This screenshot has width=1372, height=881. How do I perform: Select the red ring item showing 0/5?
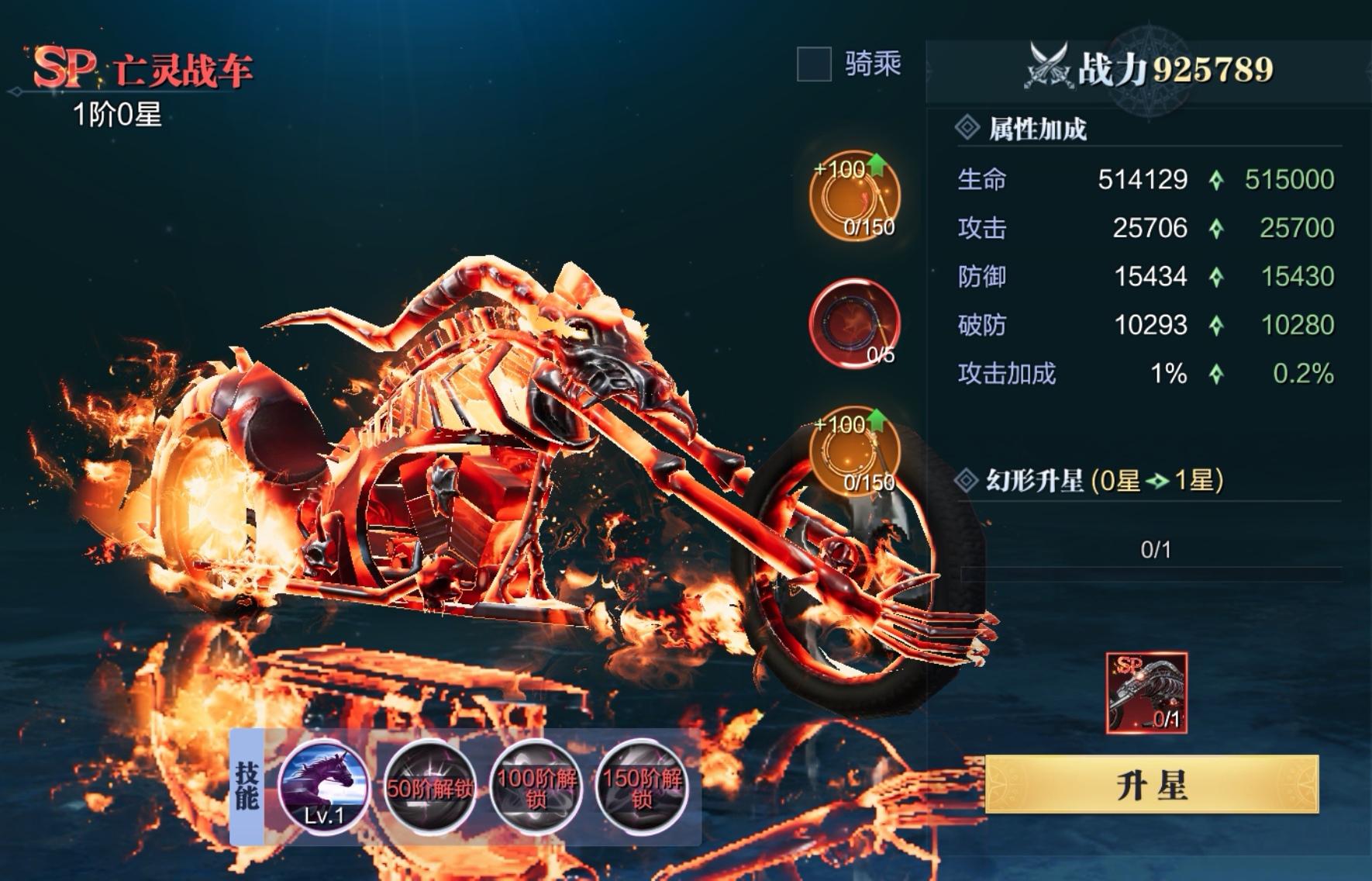tap(854, 323)
